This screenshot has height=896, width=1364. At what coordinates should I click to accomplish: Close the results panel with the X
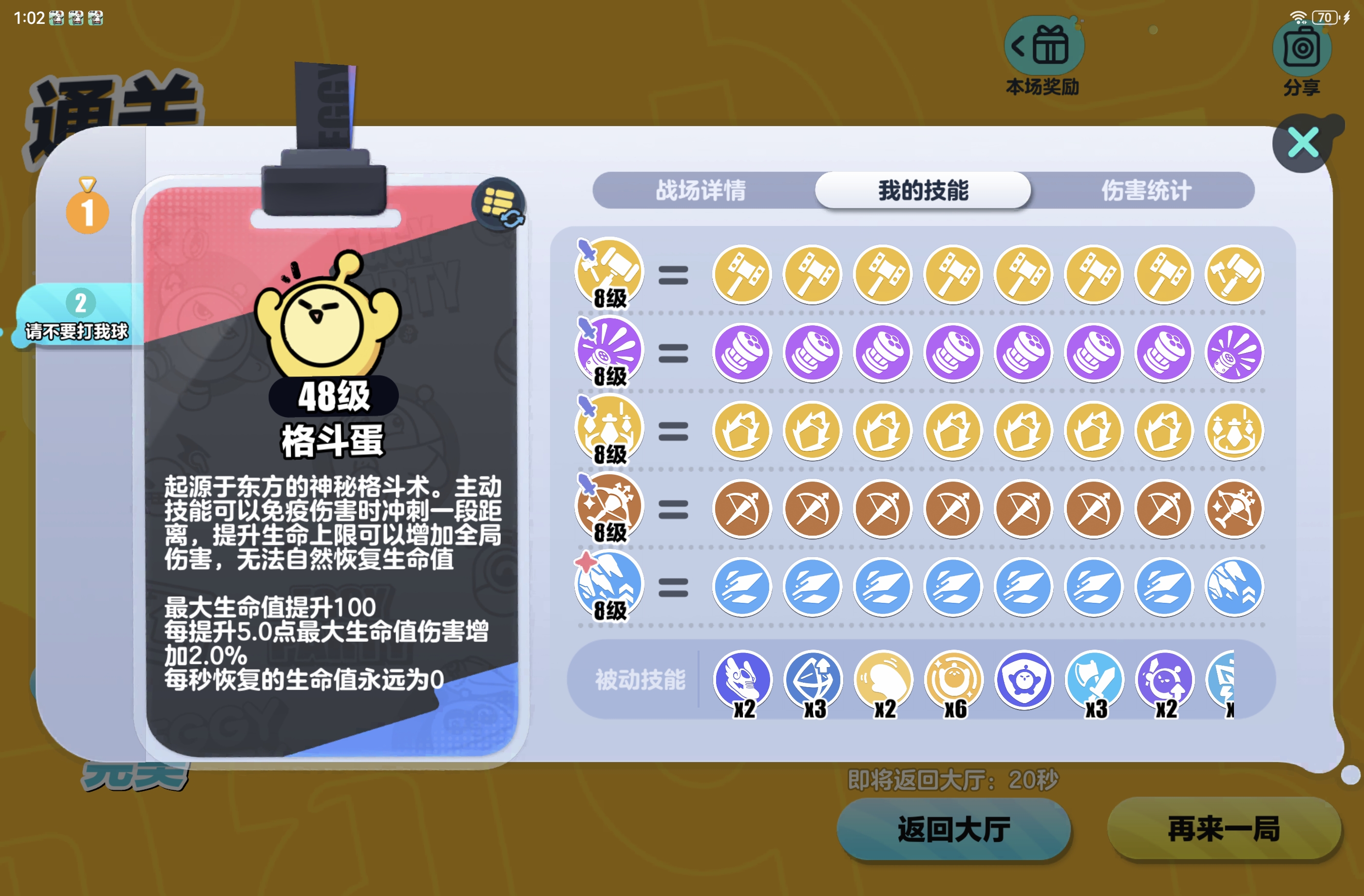1303,144
